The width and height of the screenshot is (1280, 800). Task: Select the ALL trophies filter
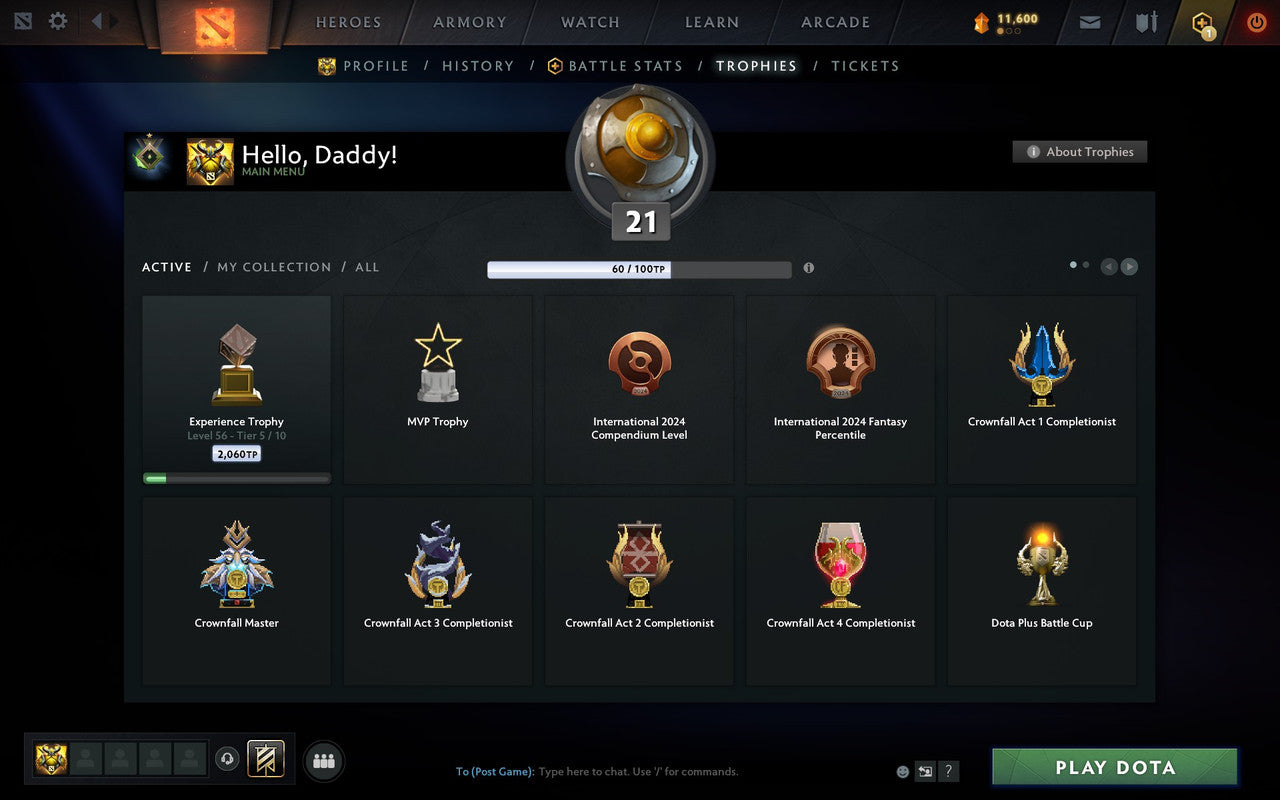(367, 267)
